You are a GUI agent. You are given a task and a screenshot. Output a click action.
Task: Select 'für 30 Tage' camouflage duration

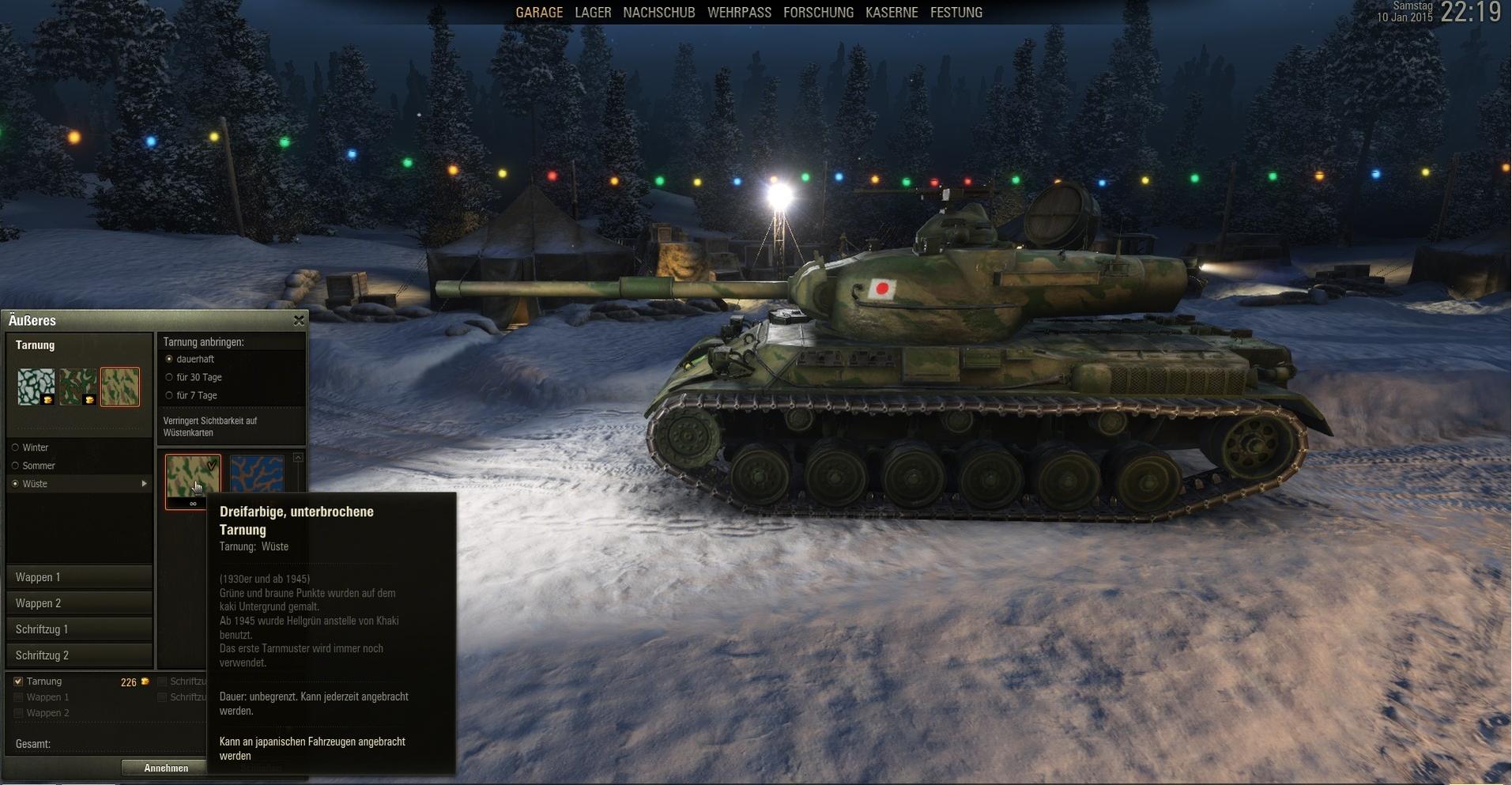169,377
